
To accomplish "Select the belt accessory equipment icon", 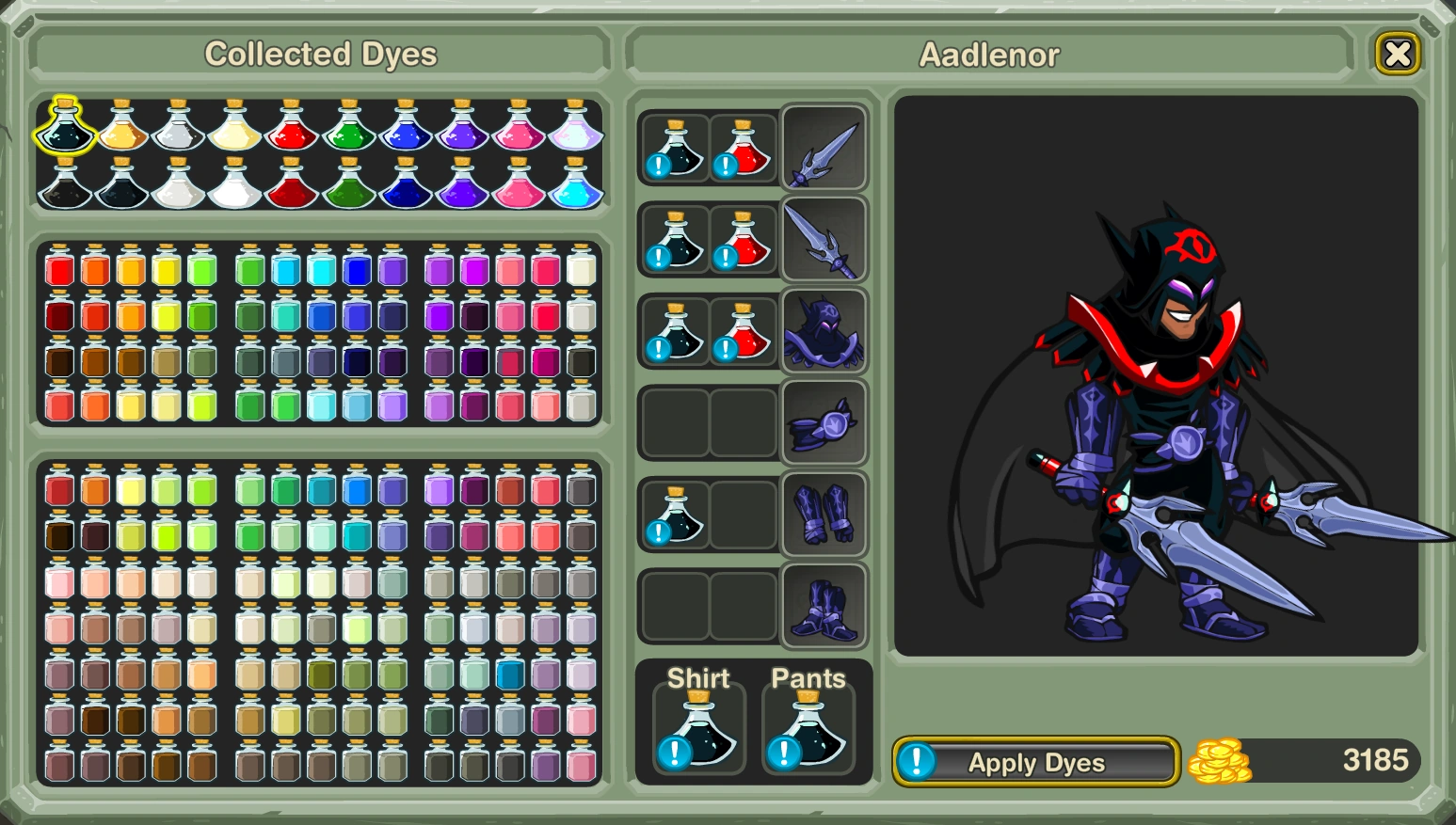I will tap(824, 422).
